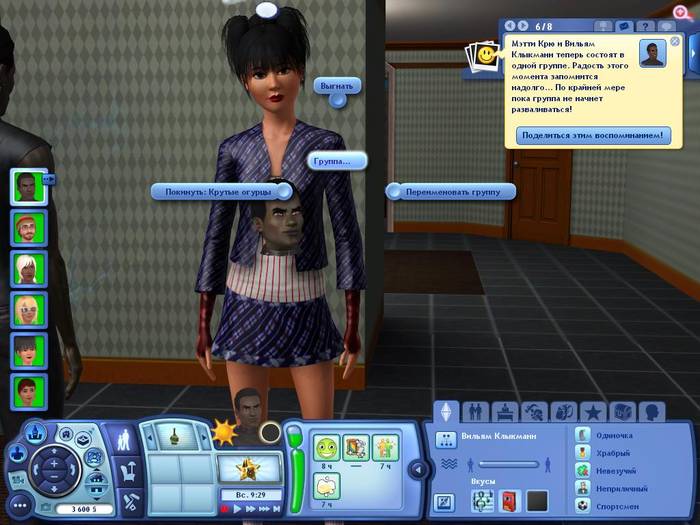Click "Поделиться этим воспоминанием!" button
Image resolution: width=700 pixels, height=525 pixels.
593,135
